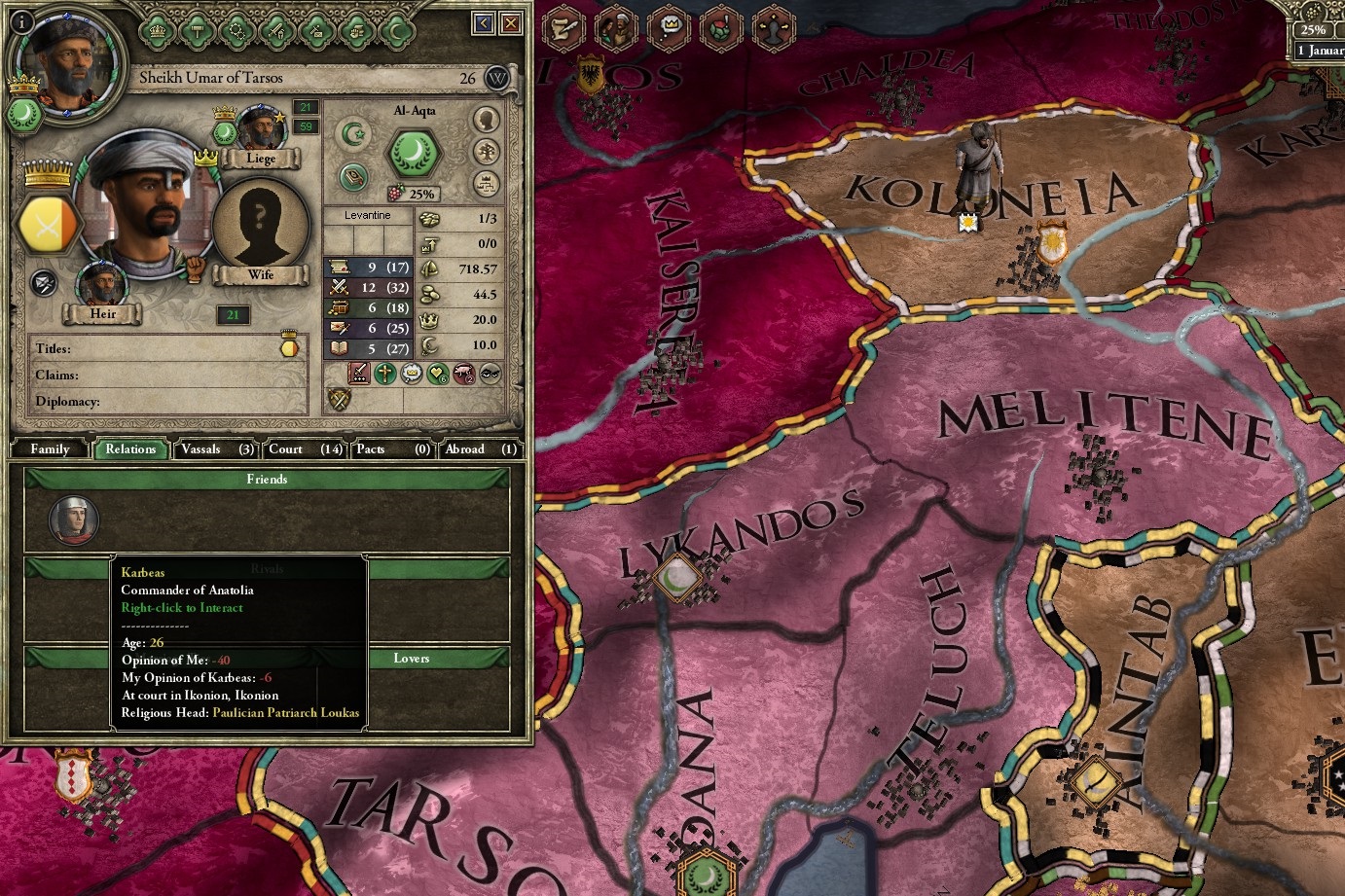Open the crown tab in the top menu
1345x896 pixels.
(x=156, y=30)
